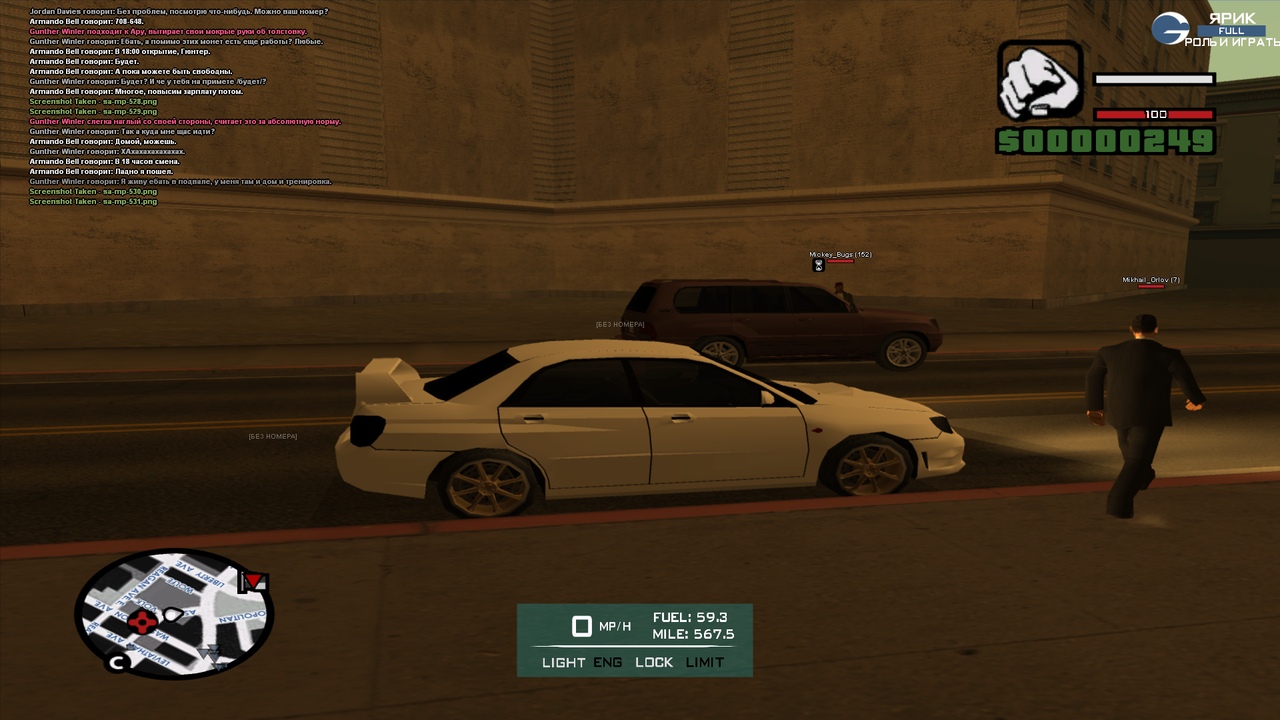Click the chat log text area

coord(185,105)
